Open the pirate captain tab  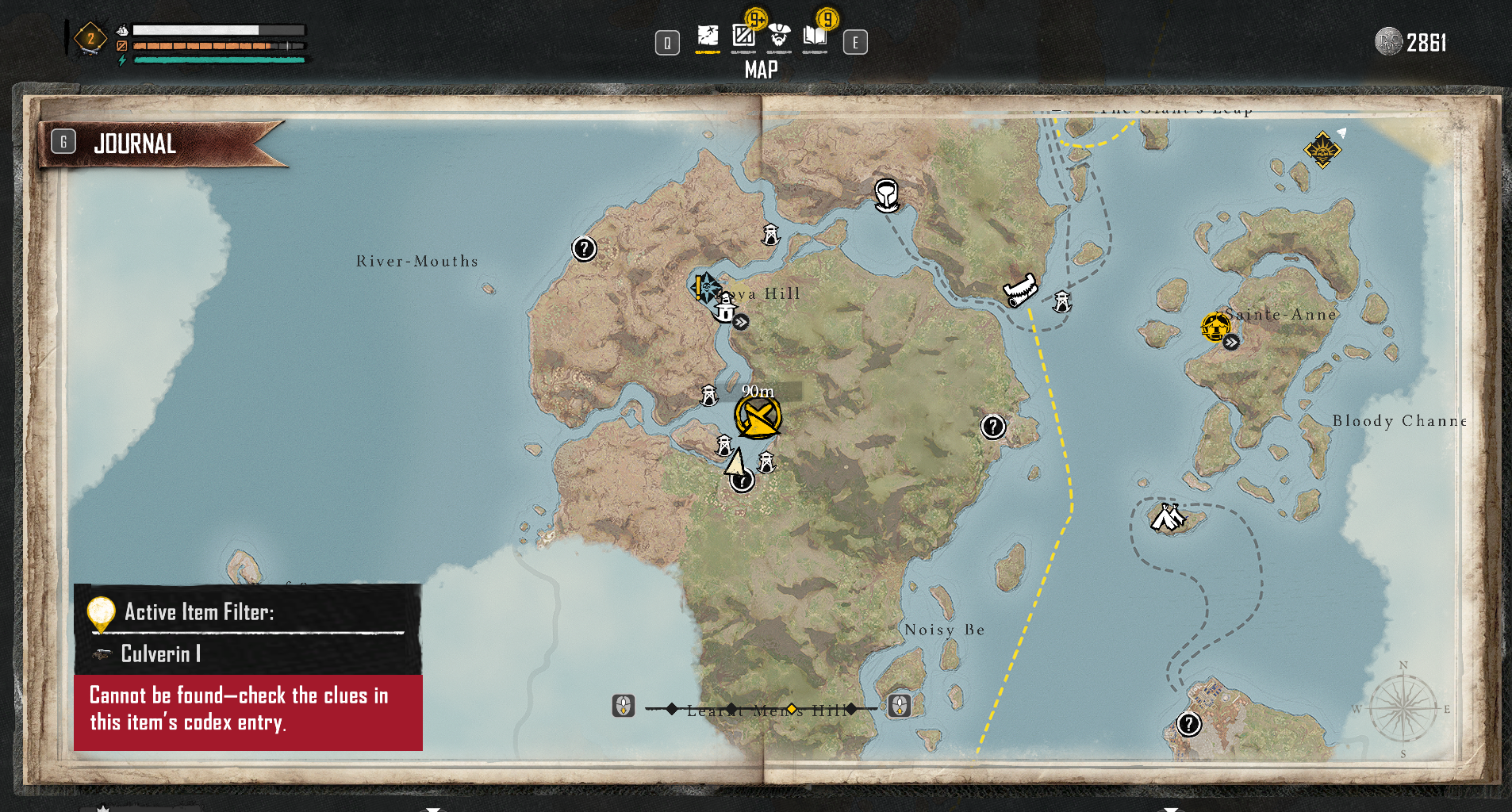coord(780,36)
